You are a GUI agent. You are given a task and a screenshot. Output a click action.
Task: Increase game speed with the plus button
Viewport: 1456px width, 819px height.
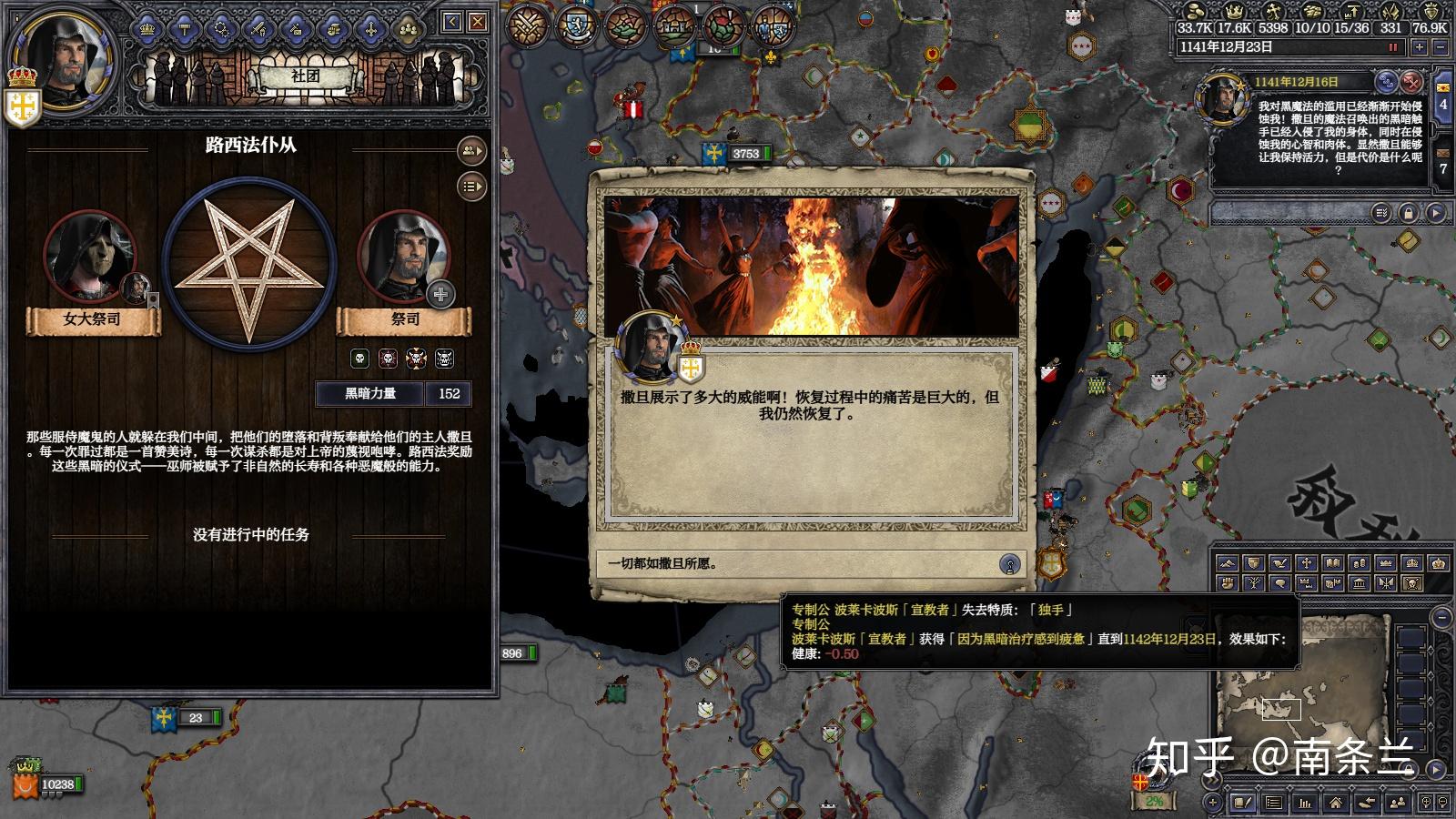pyautogui.click(x=1419, y=47)
